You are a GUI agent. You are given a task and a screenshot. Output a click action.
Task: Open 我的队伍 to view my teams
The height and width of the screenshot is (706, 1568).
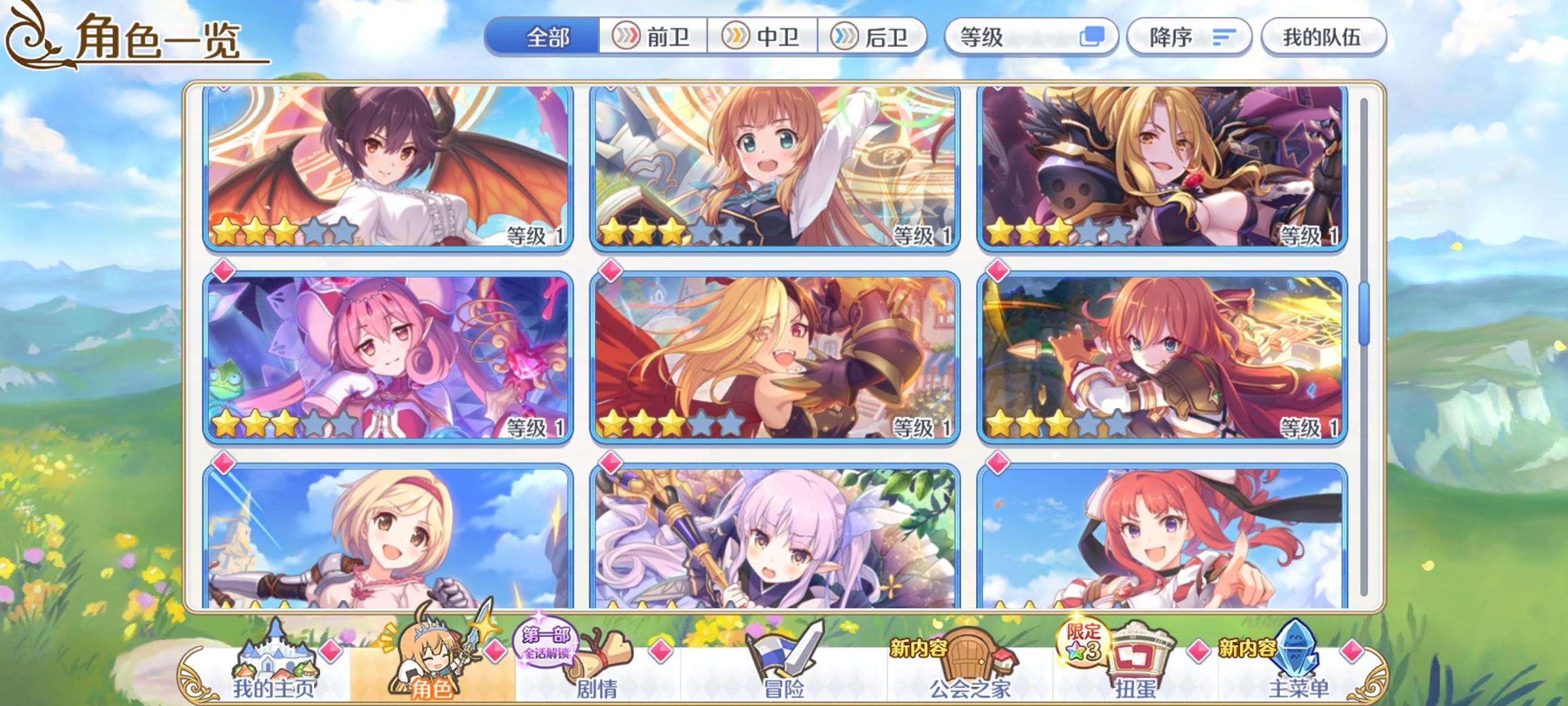pyautogui.click(x=1323, y=37)
